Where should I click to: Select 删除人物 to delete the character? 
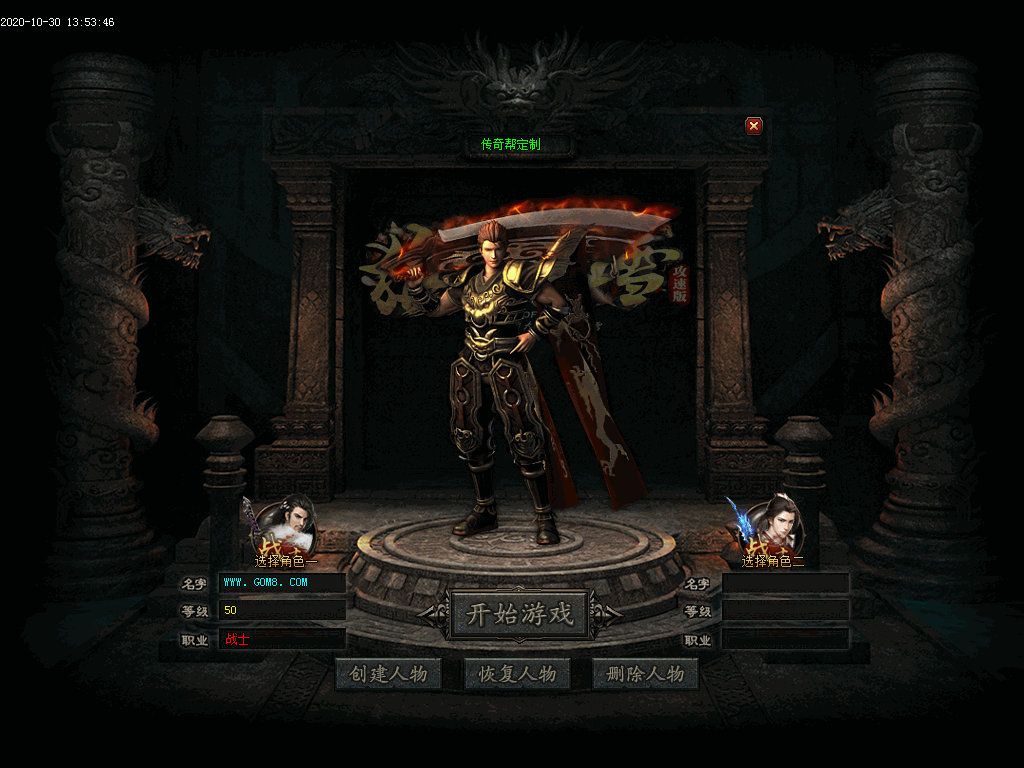645,674
